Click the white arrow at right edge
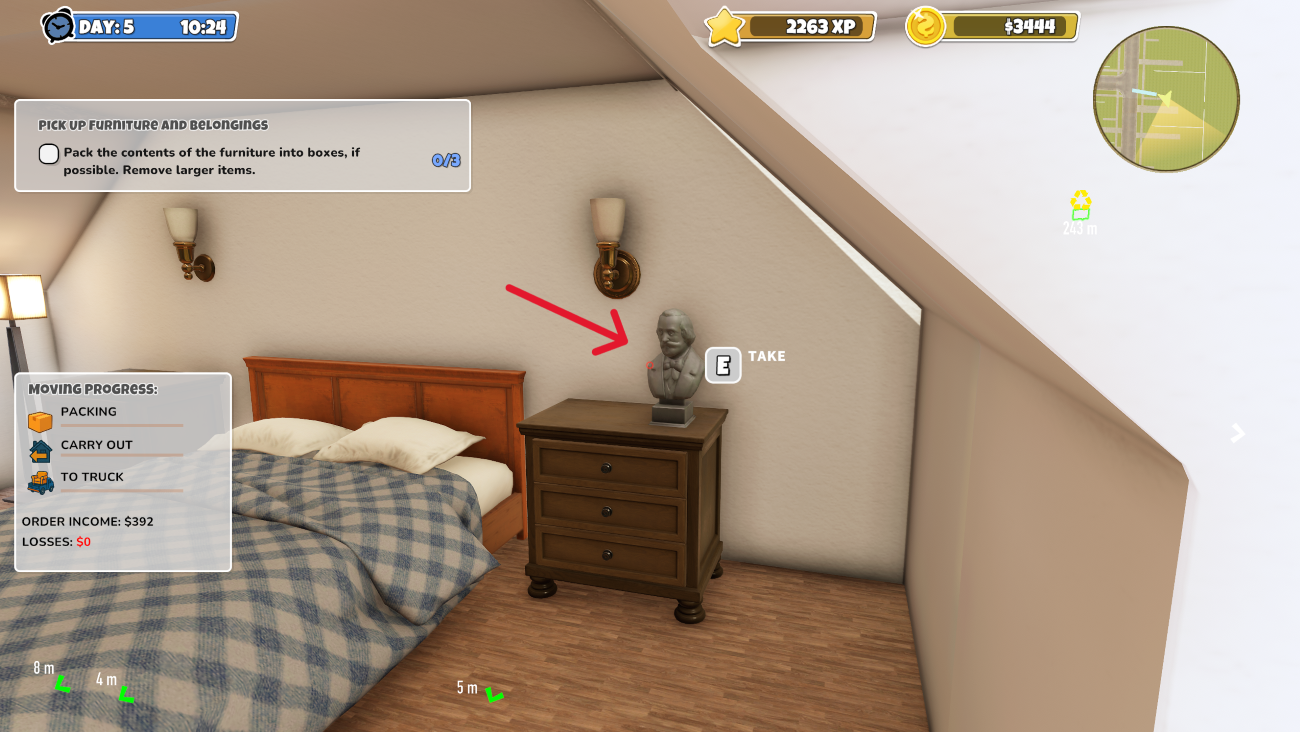The image size is (1300, 732). pos(1238,433)
